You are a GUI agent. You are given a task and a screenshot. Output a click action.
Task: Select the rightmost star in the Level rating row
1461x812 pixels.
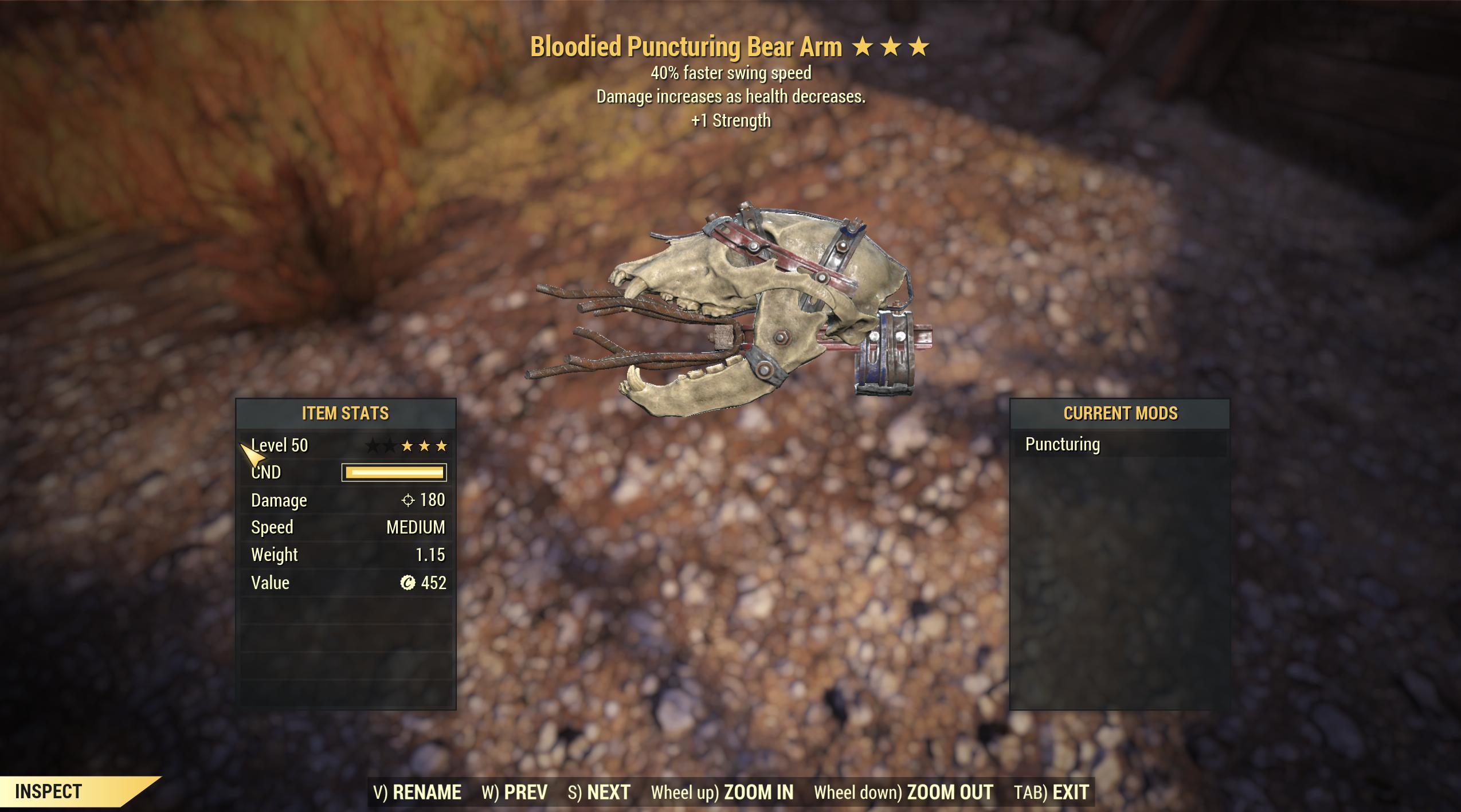441,445
